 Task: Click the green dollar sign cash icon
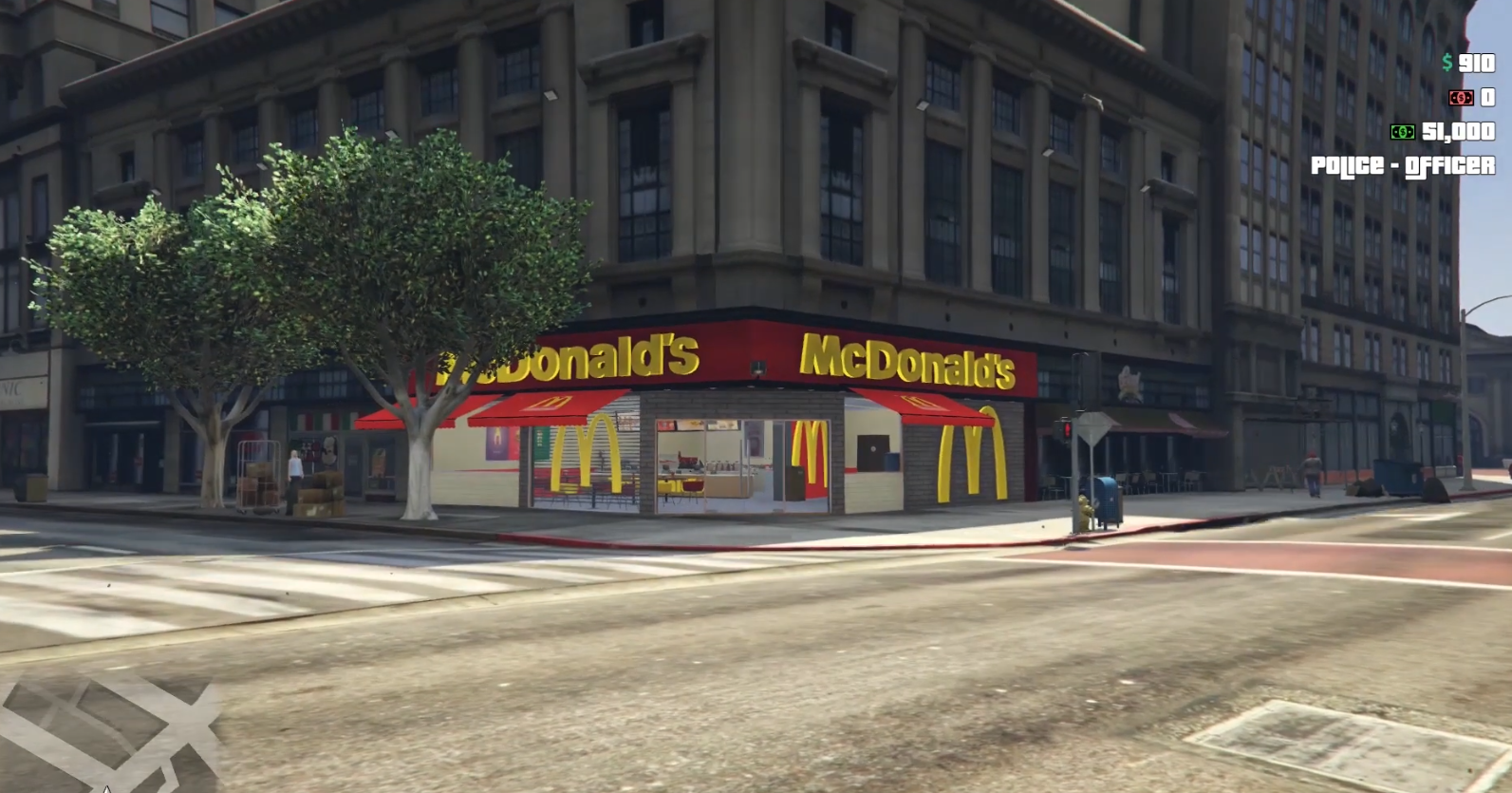(x=1447, y=63)
